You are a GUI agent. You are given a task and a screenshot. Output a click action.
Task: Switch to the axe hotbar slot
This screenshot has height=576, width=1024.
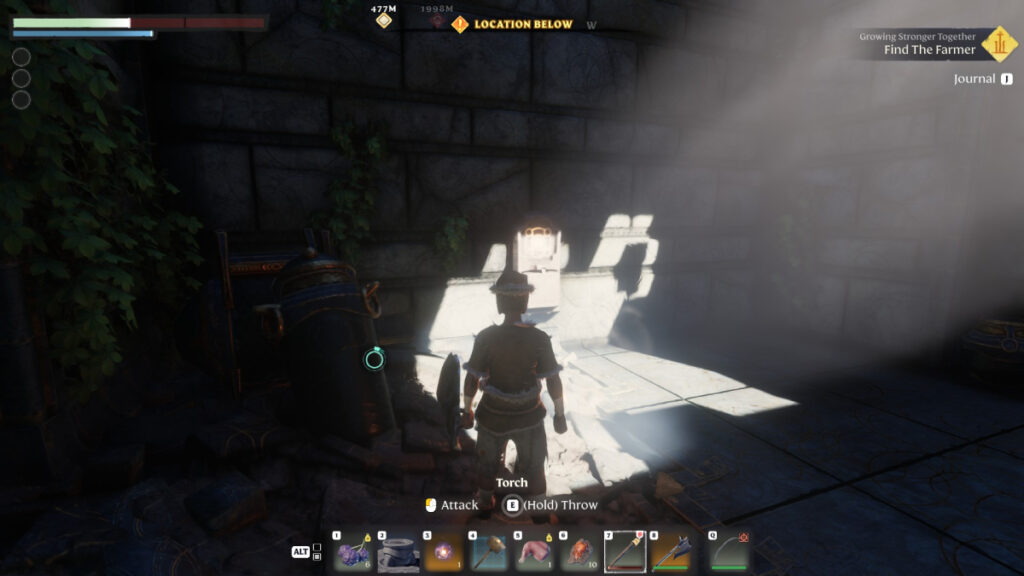click(x=671, y=552)
